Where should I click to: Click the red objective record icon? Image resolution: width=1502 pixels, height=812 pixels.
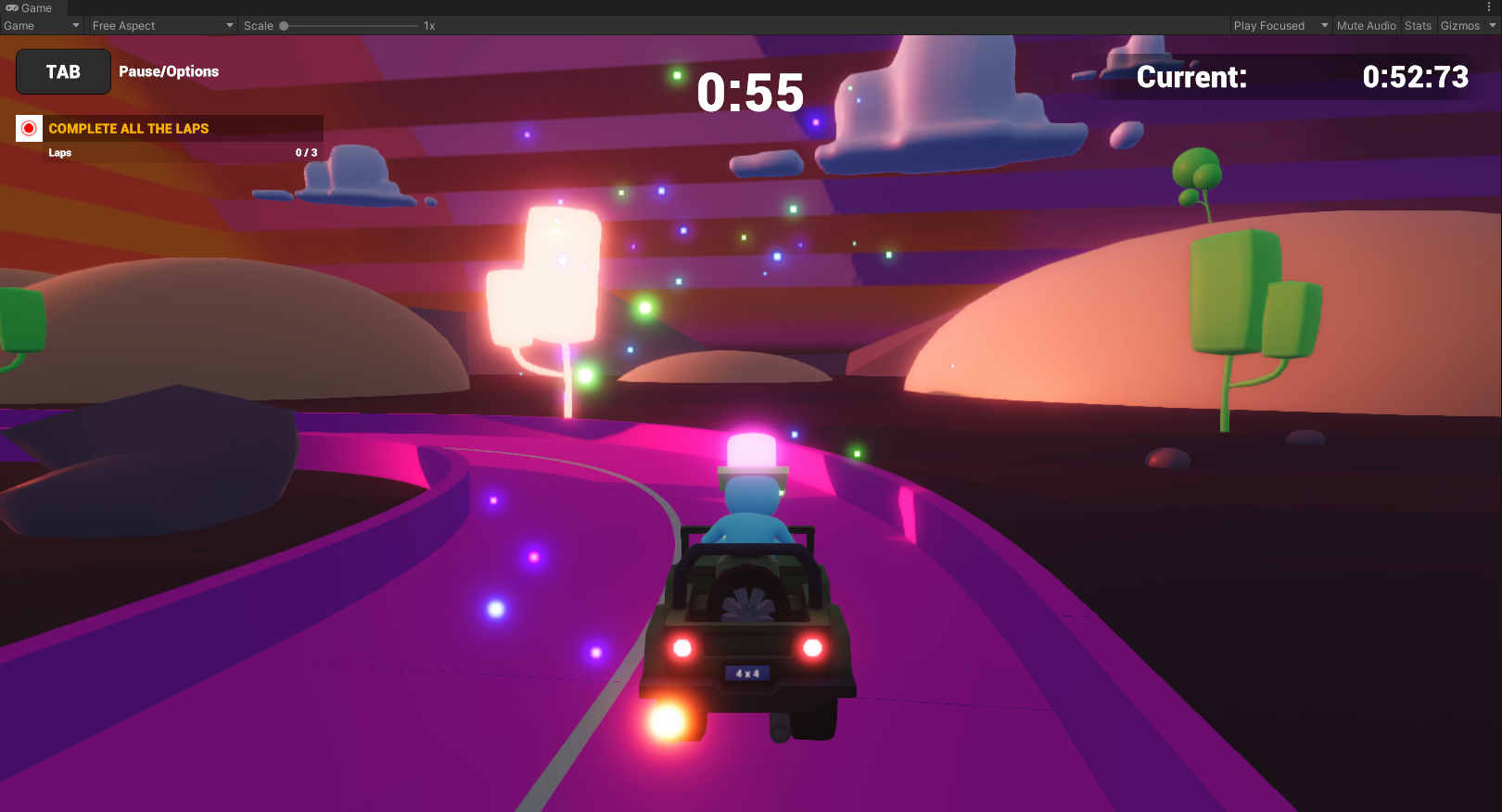pyautogui.click(x=28, y=128)
